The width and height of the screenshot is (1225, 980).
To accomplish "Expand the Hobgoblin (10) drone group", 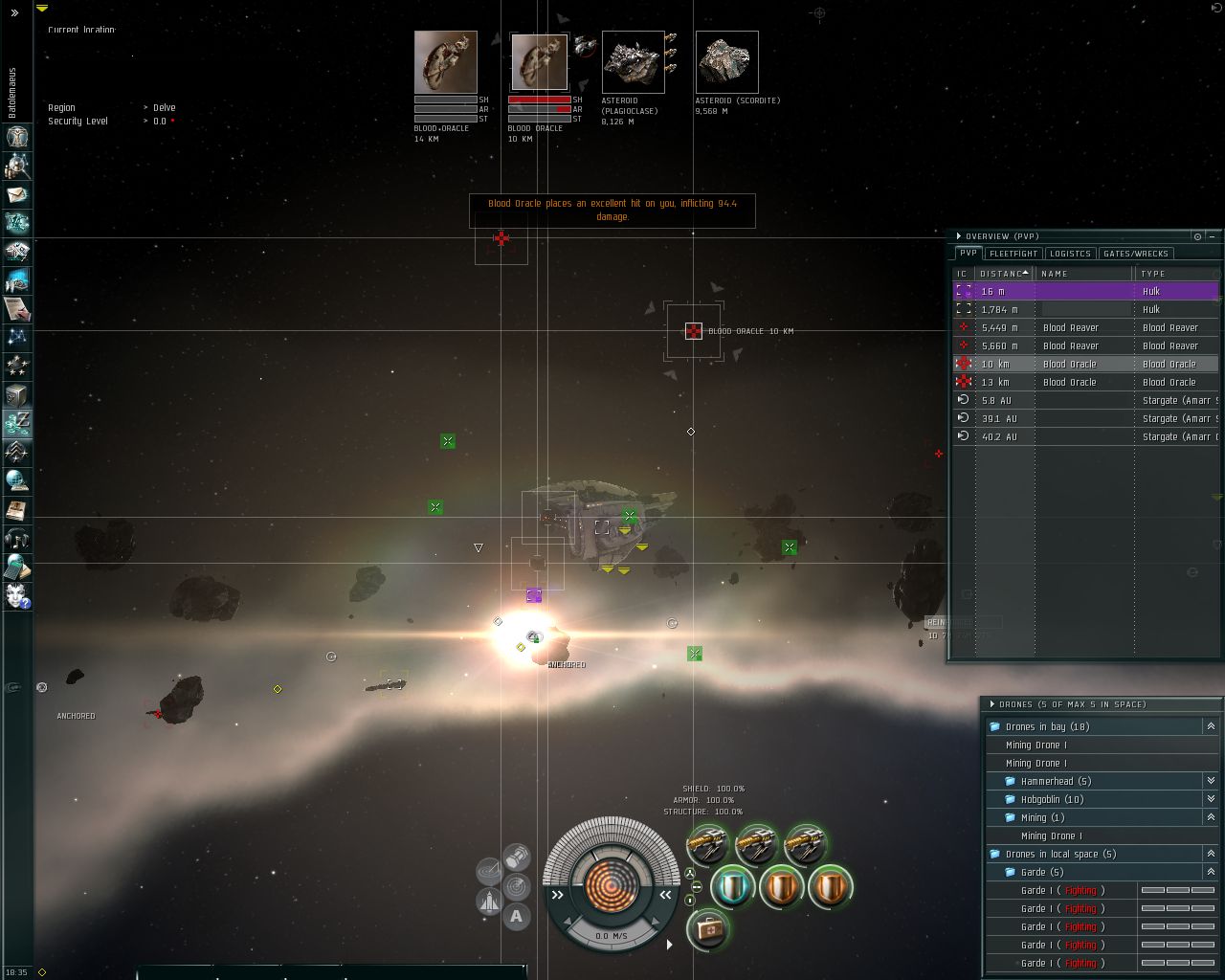I will tap(1211, 799).
